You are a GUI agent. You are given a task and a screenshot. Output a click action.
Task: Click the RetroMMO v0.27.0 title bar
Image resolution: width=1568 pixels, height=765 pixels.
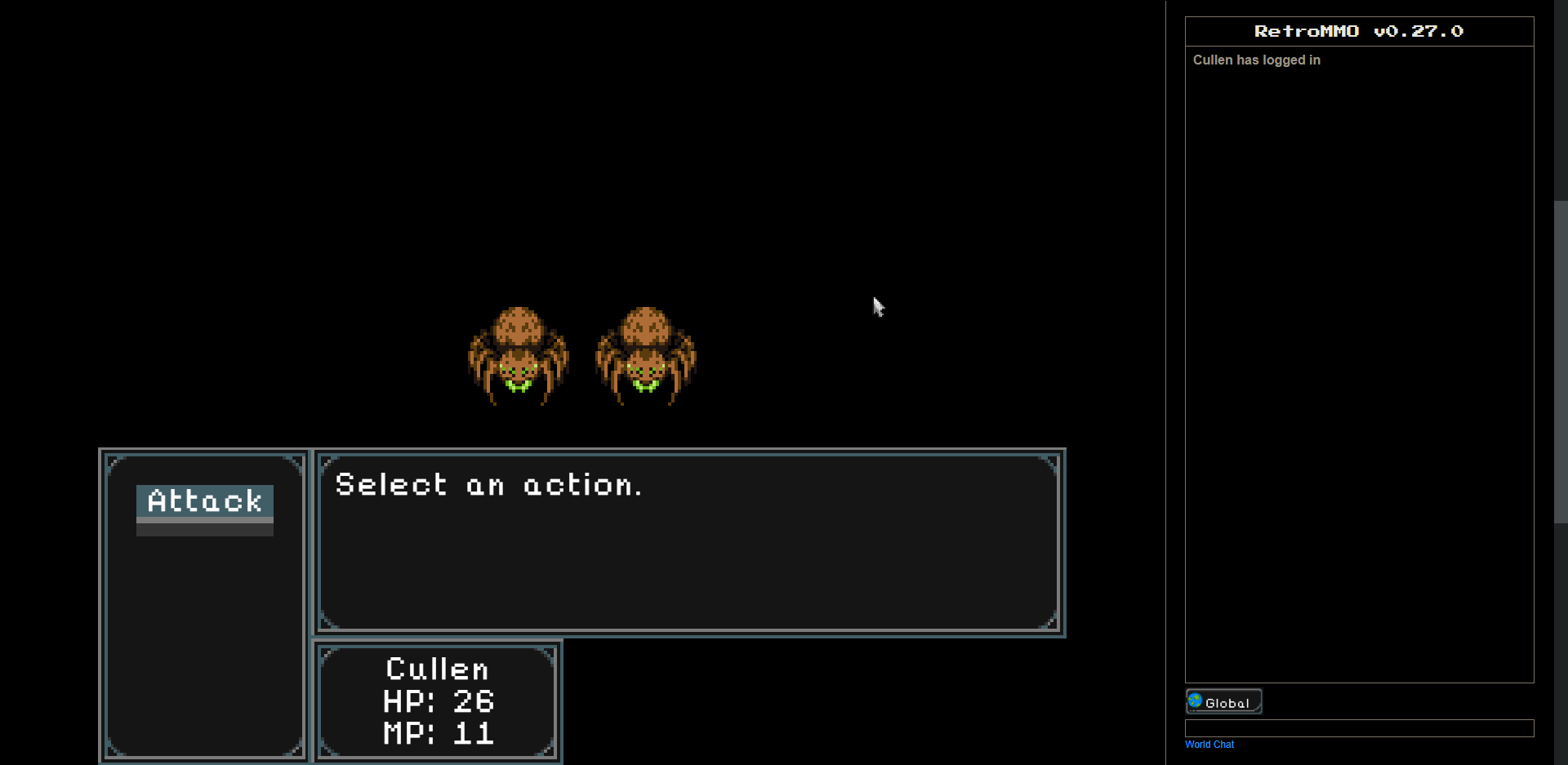[1358, 31]
